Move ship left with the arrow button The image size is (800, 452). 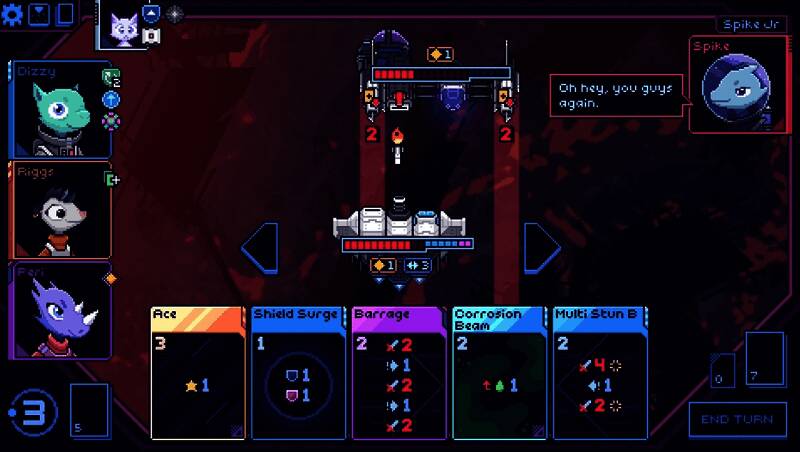[260, 247]
